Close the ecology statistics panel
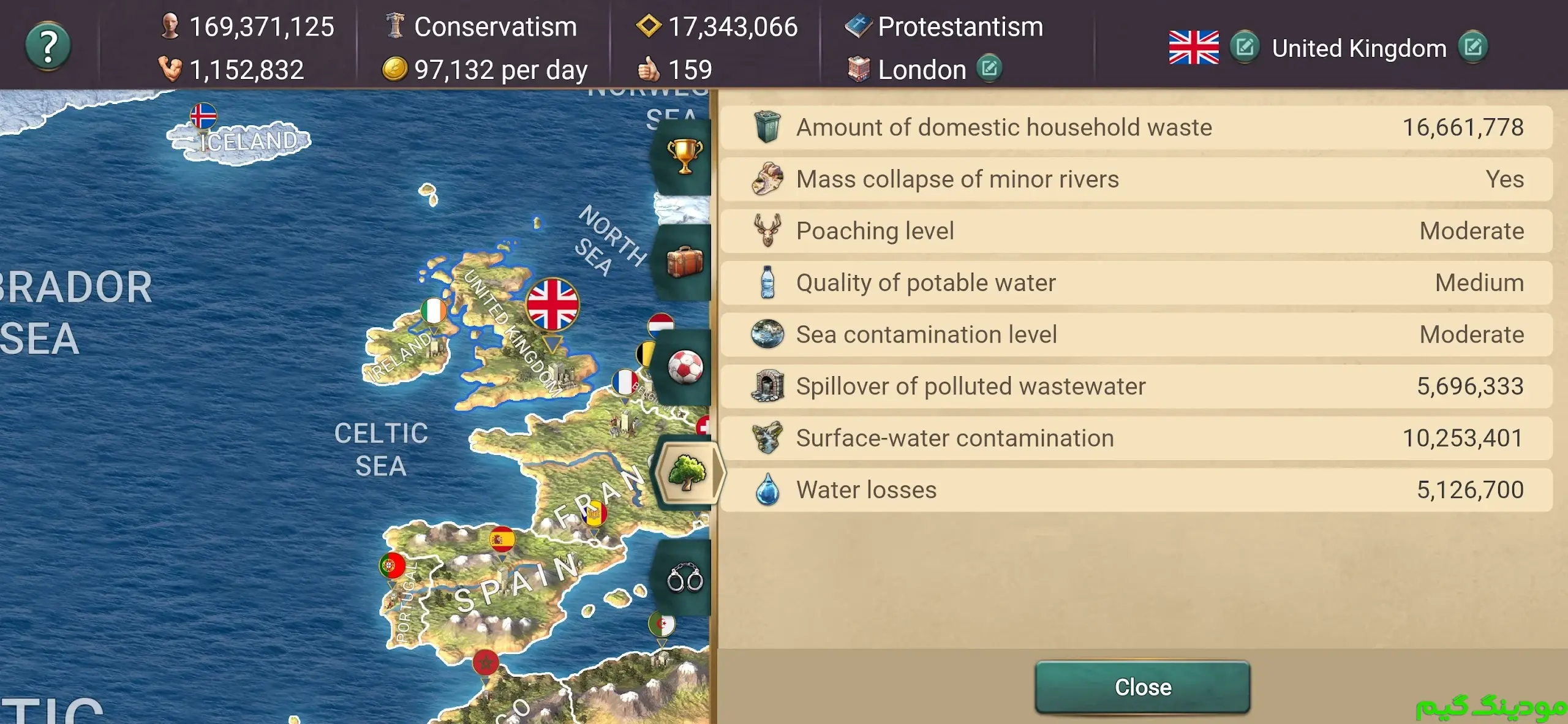 click(x=1142, y=687)
